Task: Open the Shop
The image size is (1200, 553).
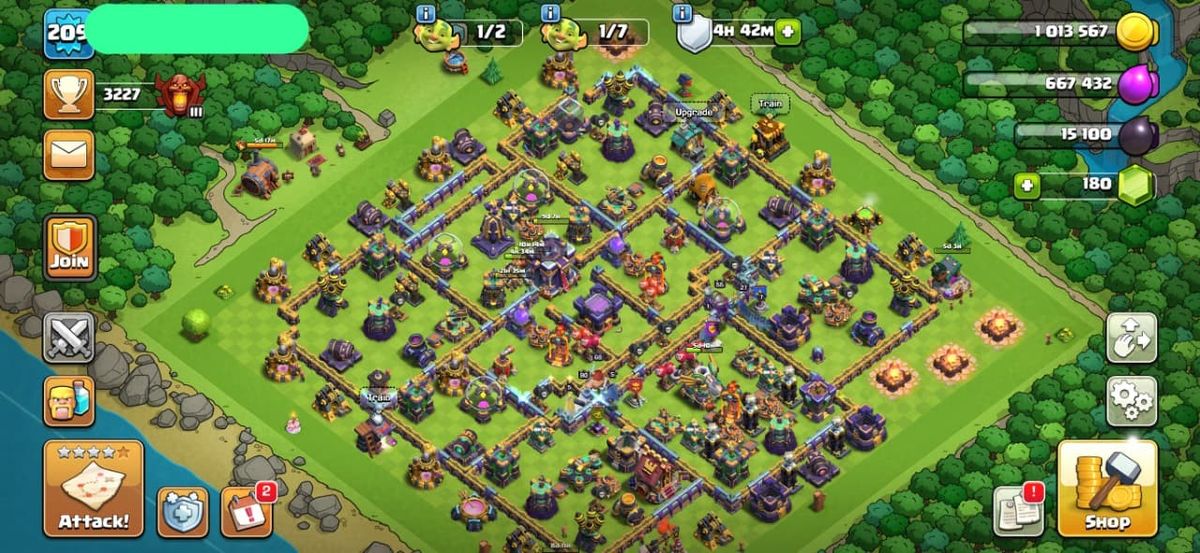Action: 1107,489
